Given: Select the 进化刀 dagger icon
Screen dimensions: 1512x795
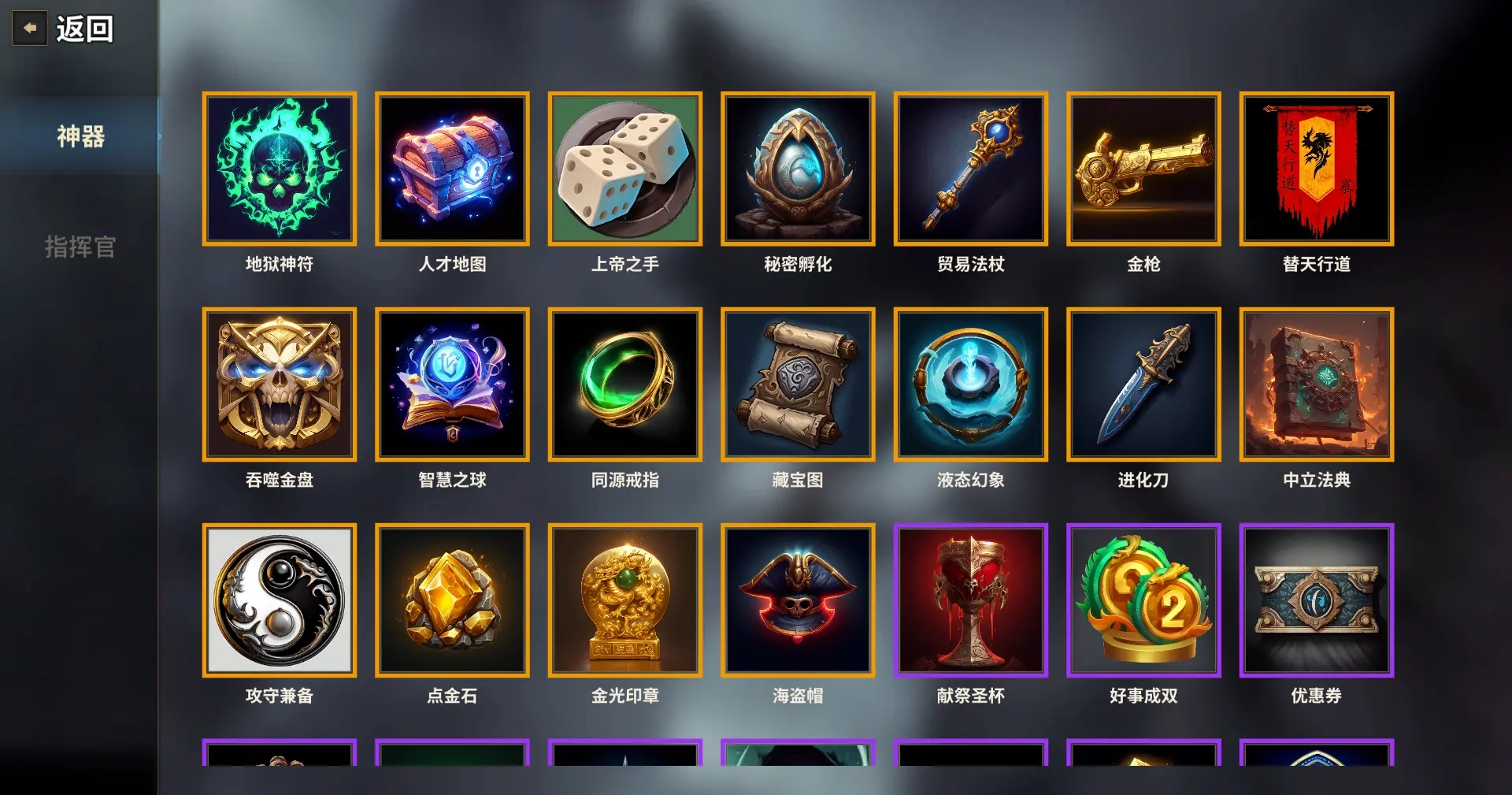Looking at the screenshot, I should pos(1143,384).
